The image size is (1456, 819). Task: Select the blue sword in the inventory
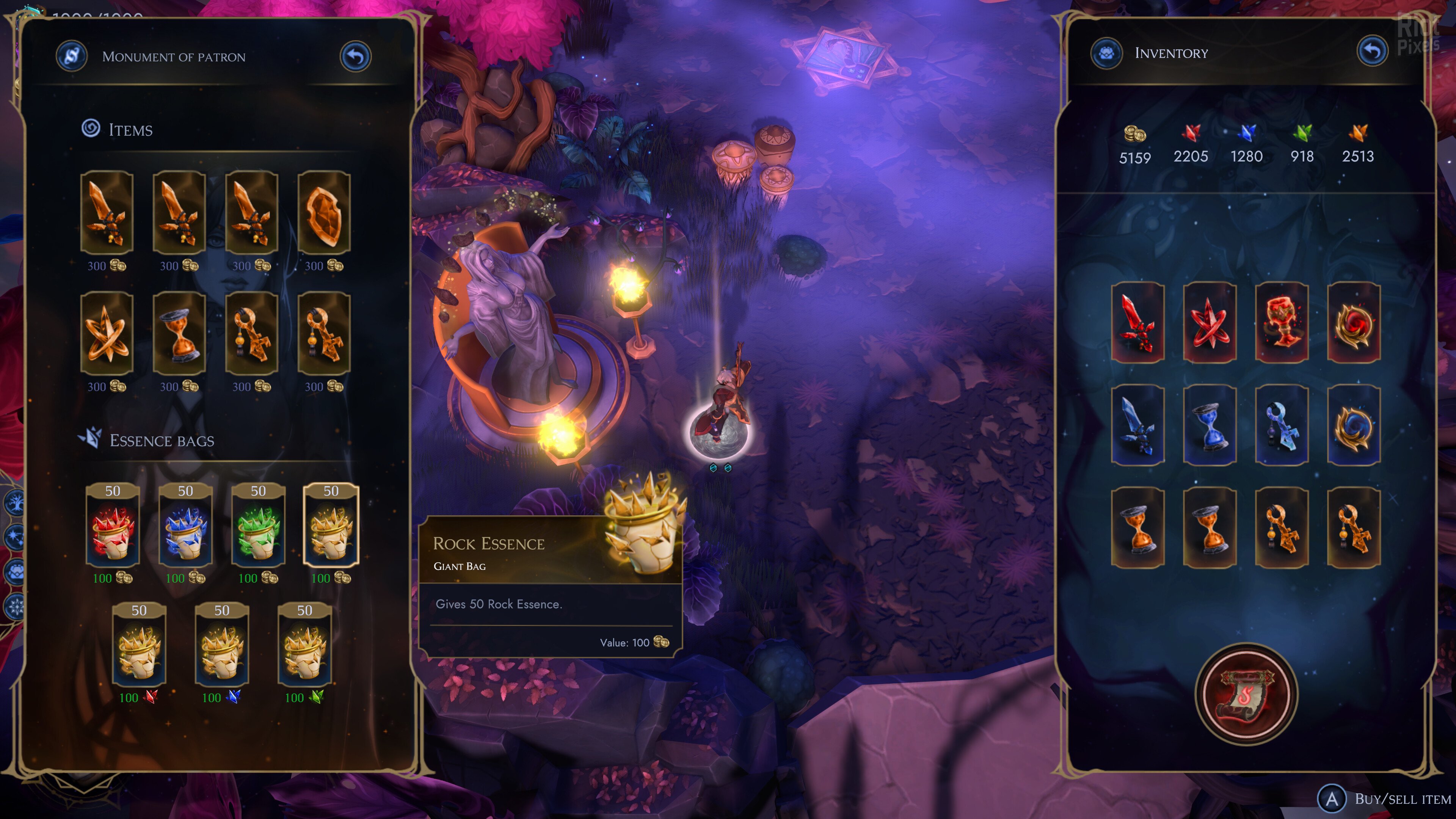pyautogui.click(x=1137, y=425)
